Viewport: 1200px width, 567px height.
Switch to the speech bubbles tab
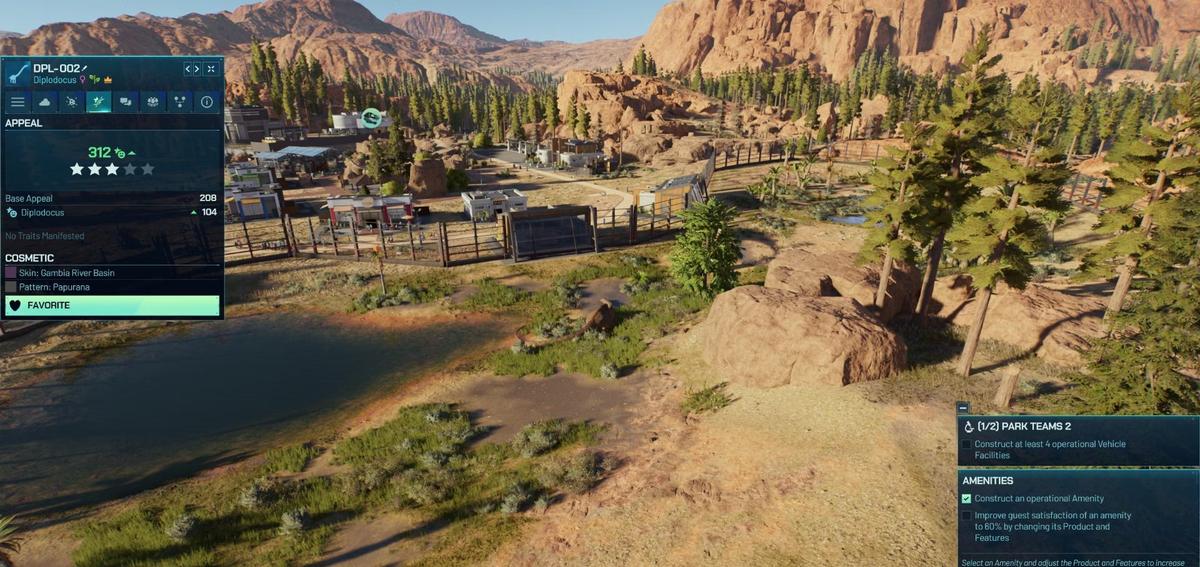coord(125,102)
